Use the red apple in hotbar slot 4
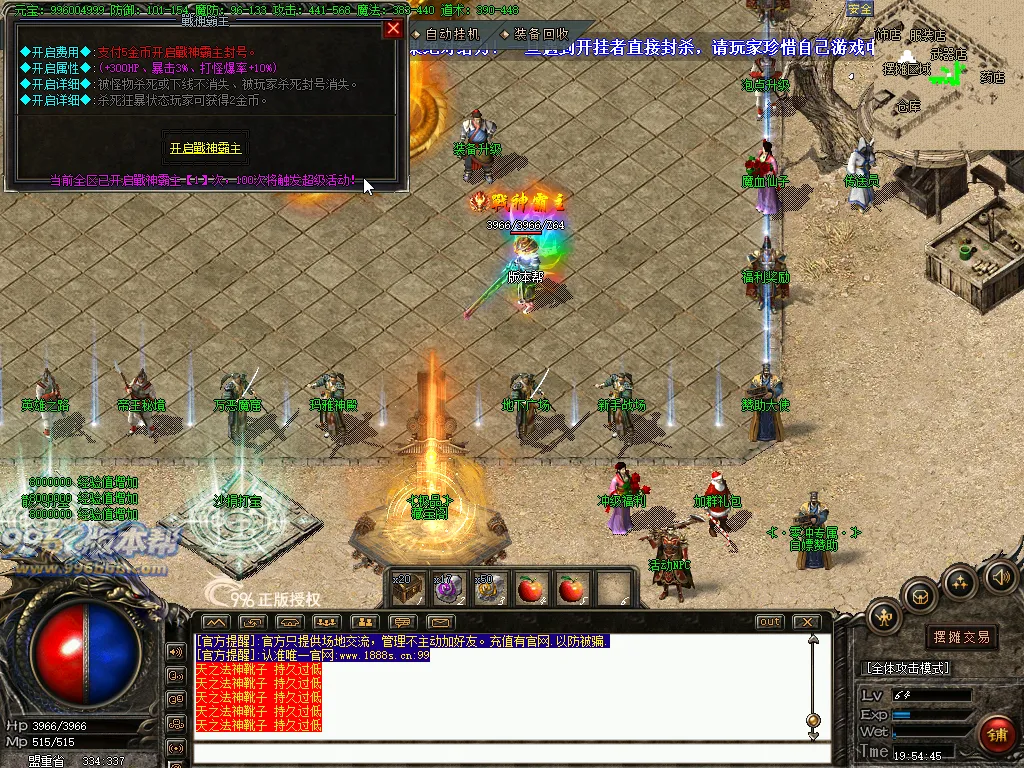This screenshot has width=1024, height=768. (531, 589)
